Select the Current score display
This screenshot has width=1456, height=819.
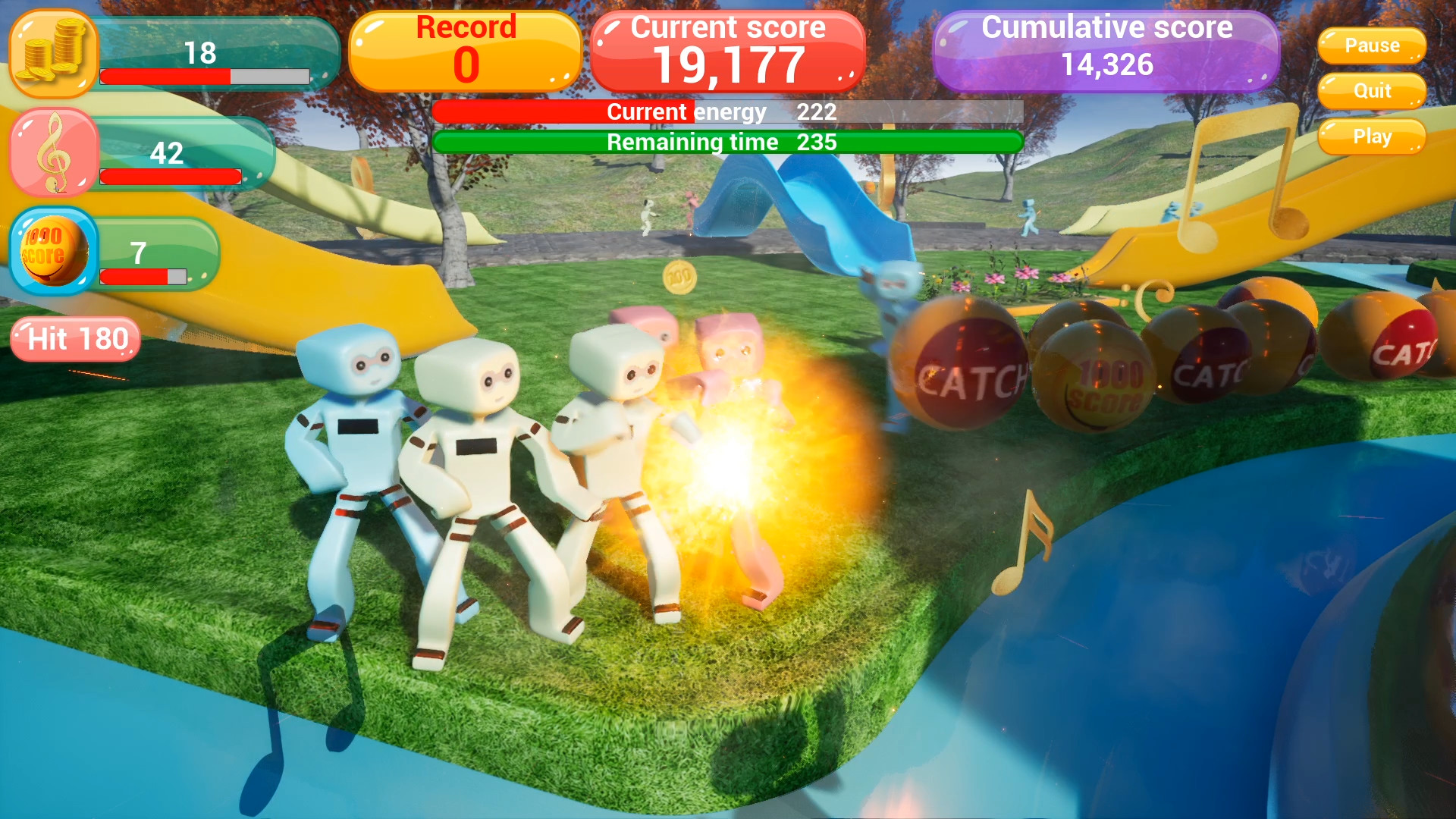point(728,49)
